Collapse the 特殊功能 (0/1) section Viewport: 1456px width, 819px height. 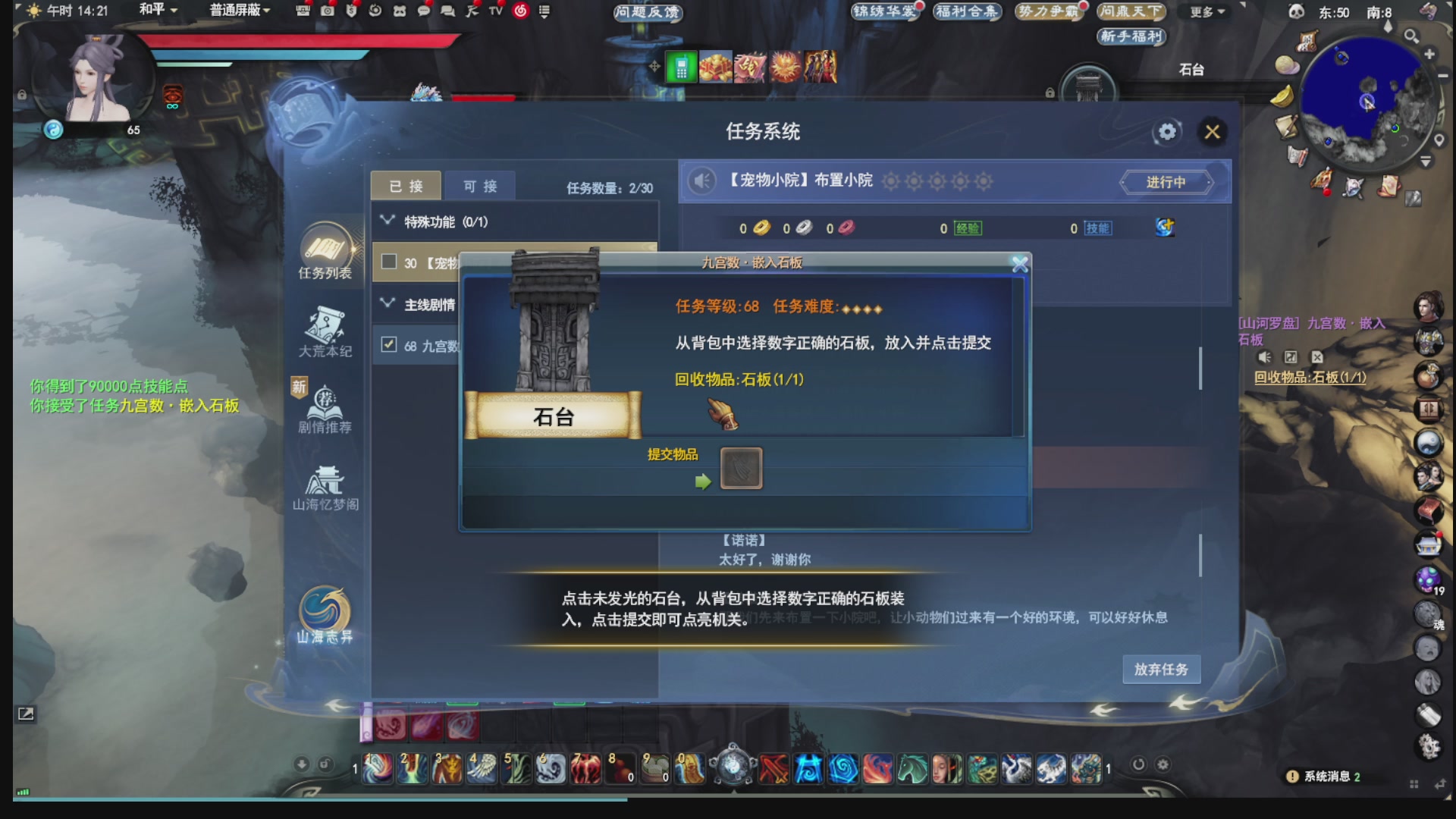[x=387, y=218]
